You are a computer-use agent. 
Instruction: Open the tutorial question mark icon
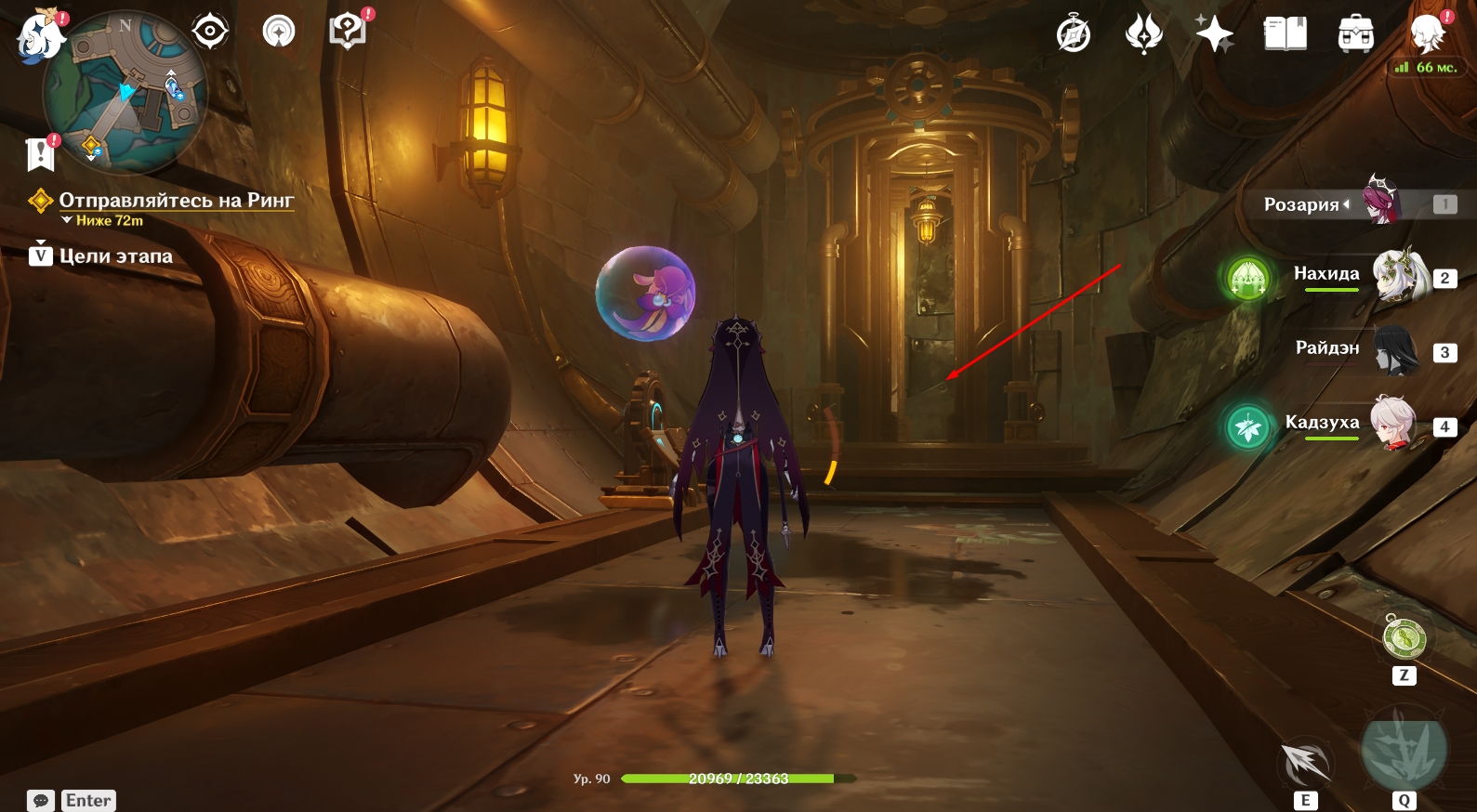coord(347,31)
